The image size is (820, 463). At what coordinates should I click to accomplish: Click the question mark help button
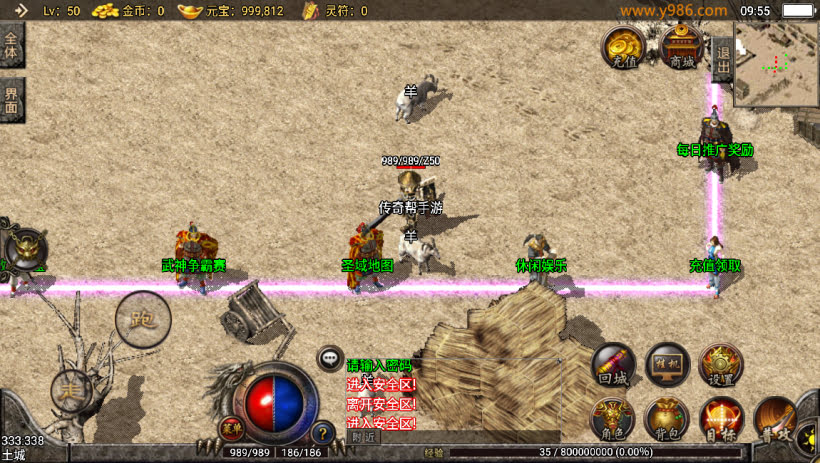(x=322, y=433)
